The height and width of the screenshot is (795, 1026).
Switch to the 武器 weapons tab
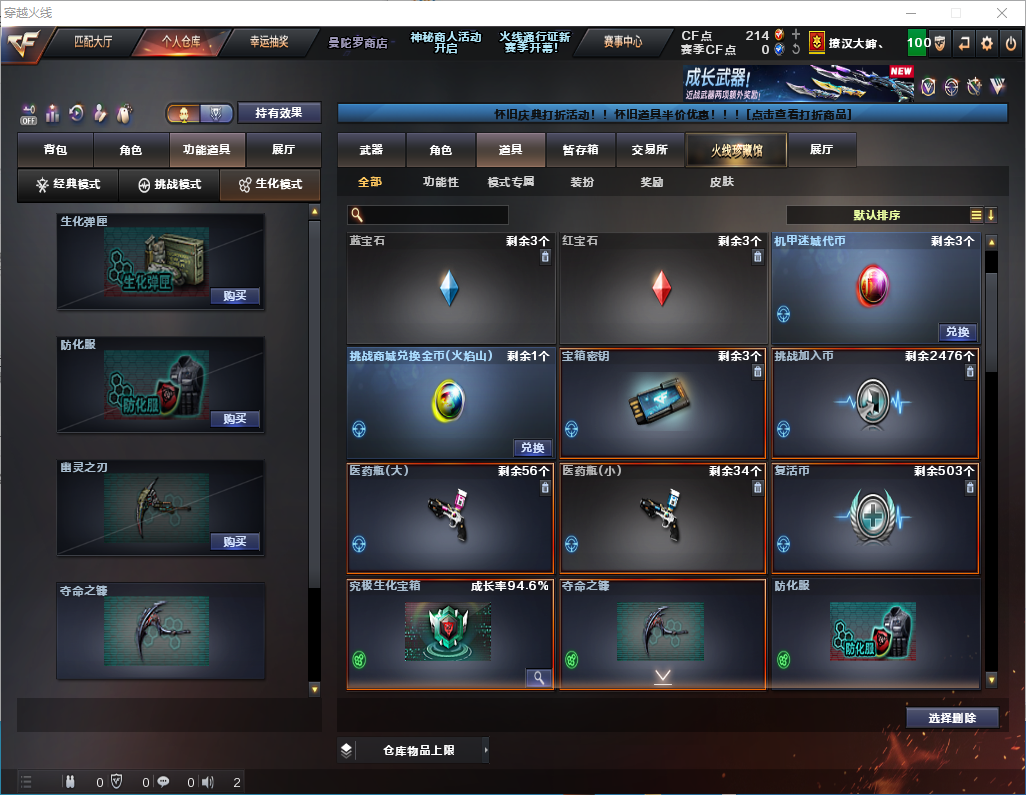coord(371,150)
